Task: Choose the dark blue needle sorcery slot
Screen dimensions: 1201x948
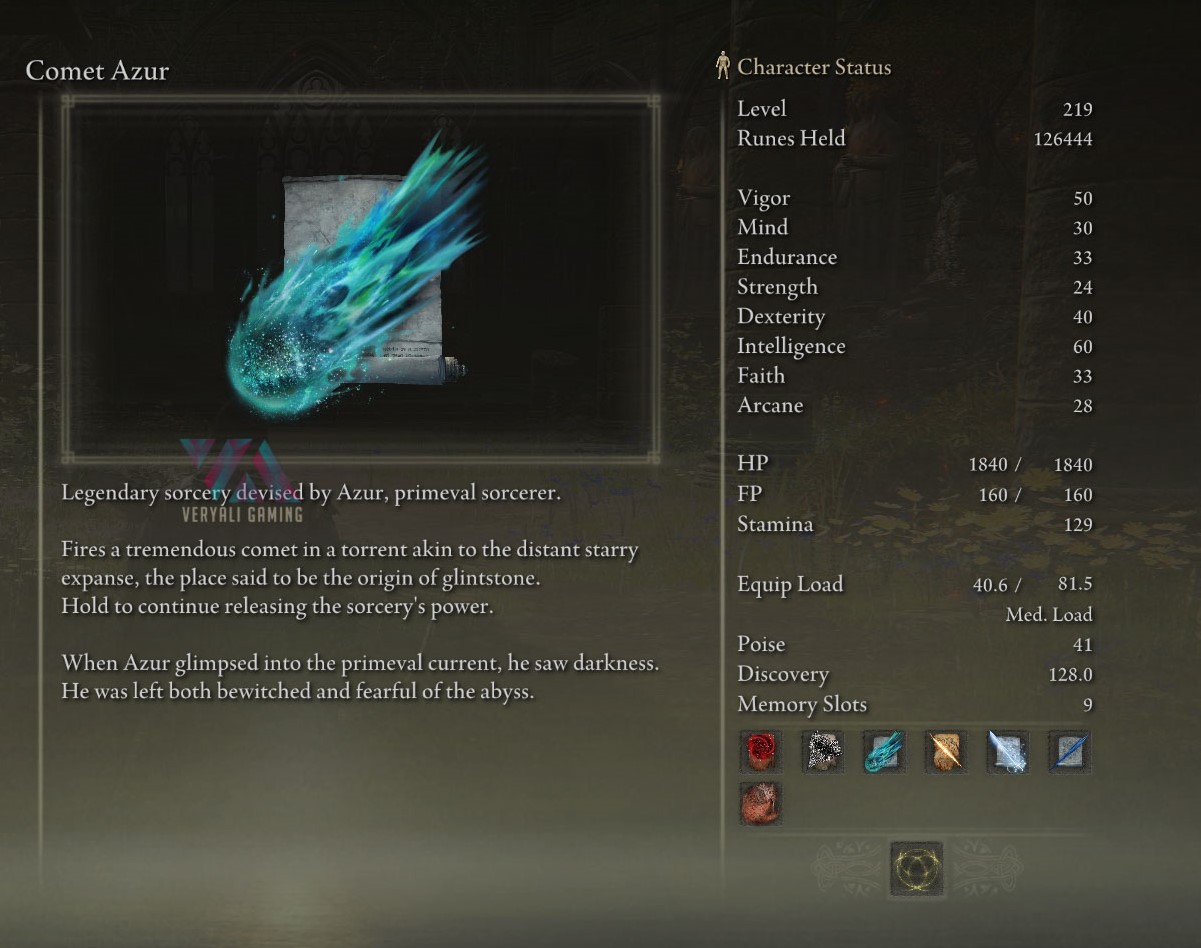Action: pos(1069,751)
